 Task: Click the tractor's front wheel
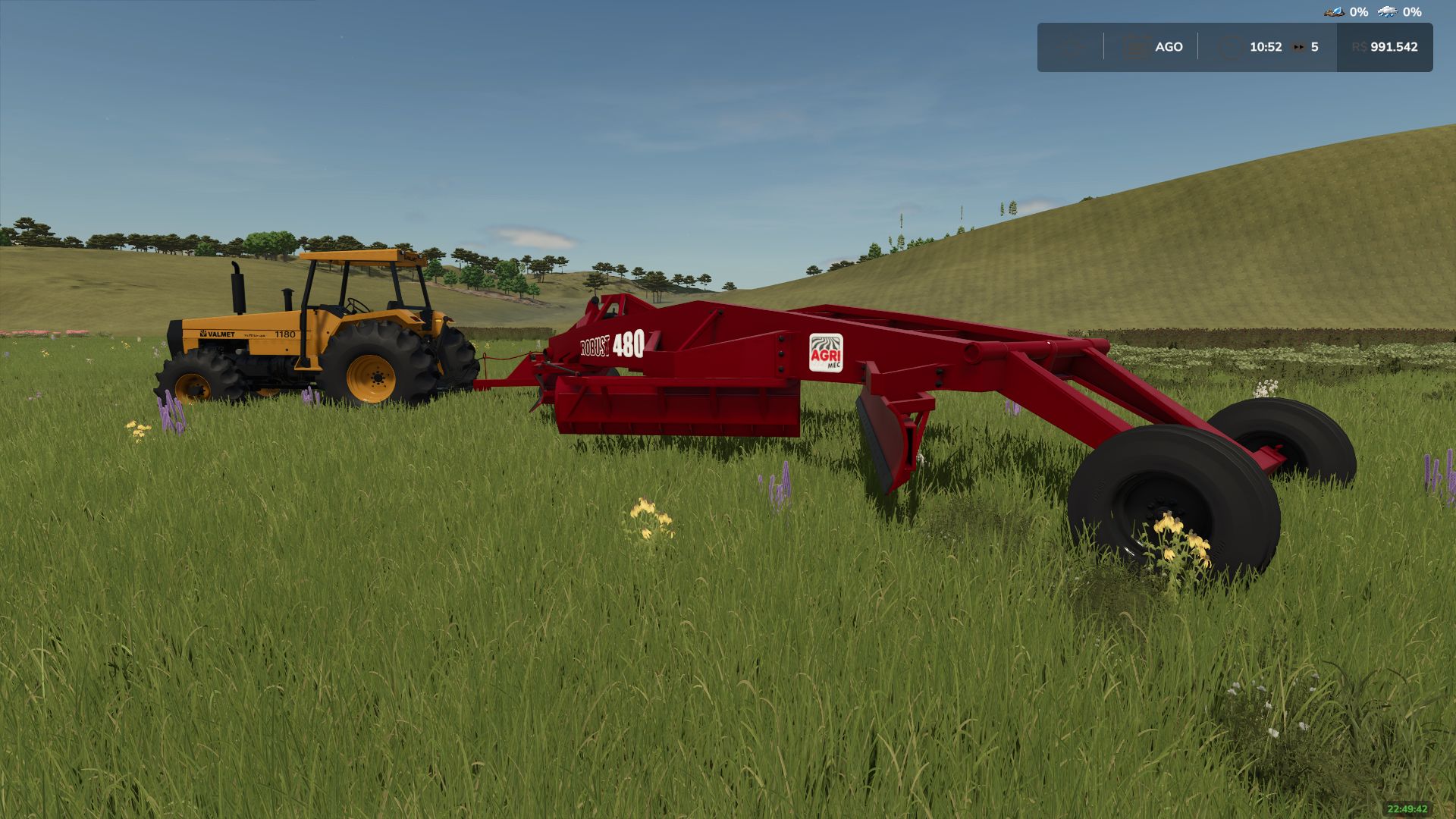point(194,387)
